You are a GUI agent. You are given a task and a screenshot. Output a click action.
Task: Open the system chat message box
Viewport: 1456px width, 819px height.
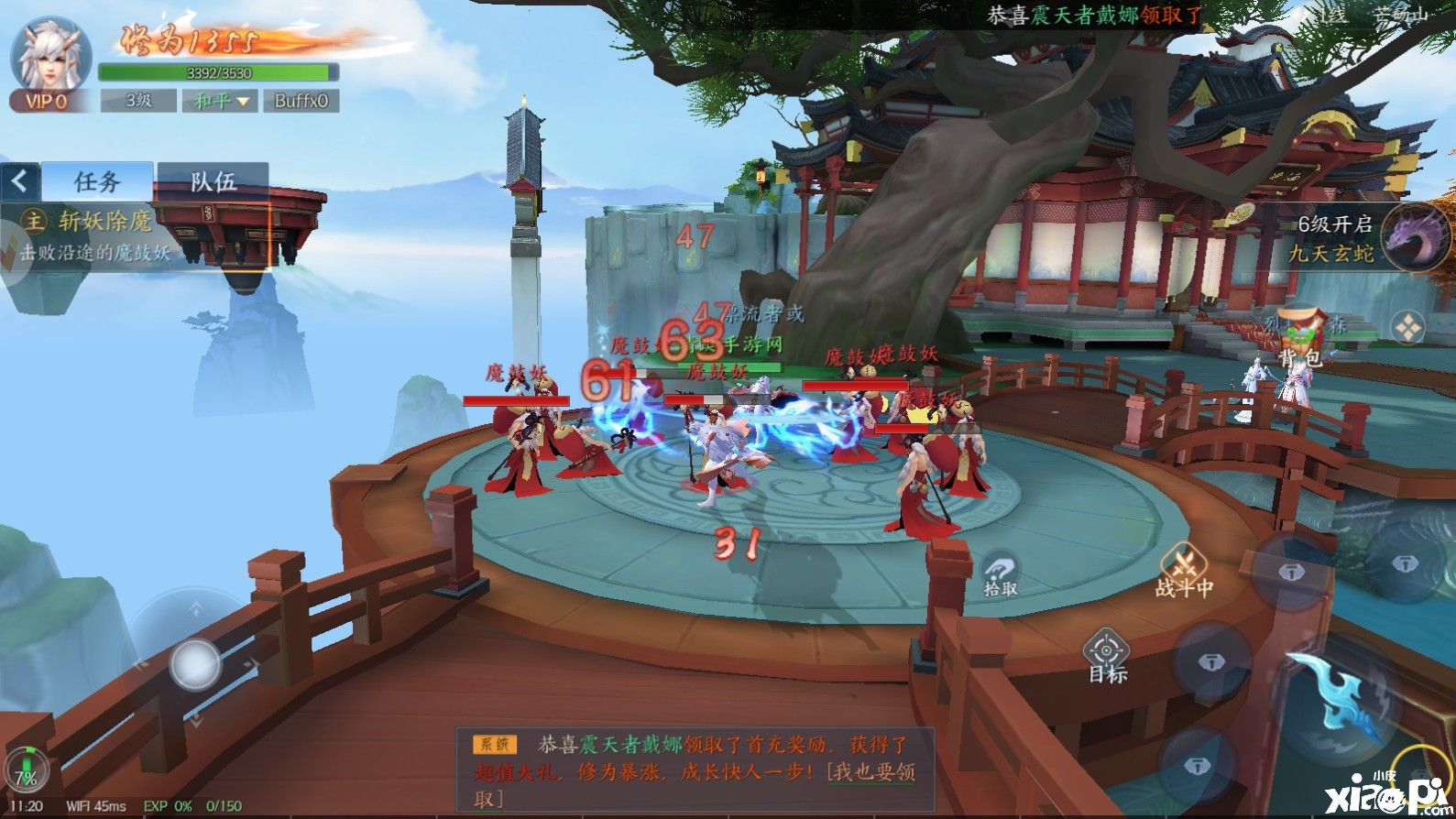(x=695, y=770)
